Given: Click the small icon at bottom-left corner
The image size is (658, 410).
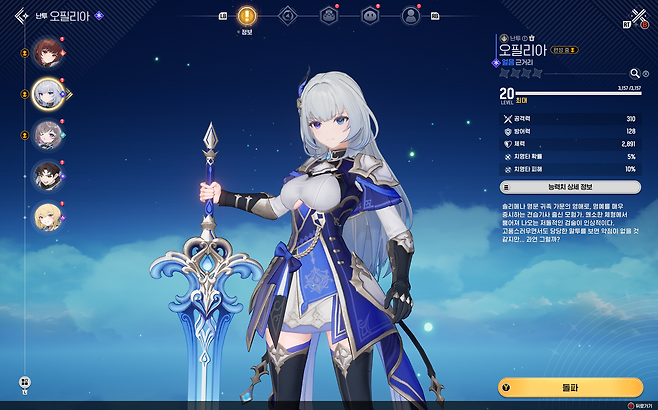Looking at the screenshot, I should (26, 381).
